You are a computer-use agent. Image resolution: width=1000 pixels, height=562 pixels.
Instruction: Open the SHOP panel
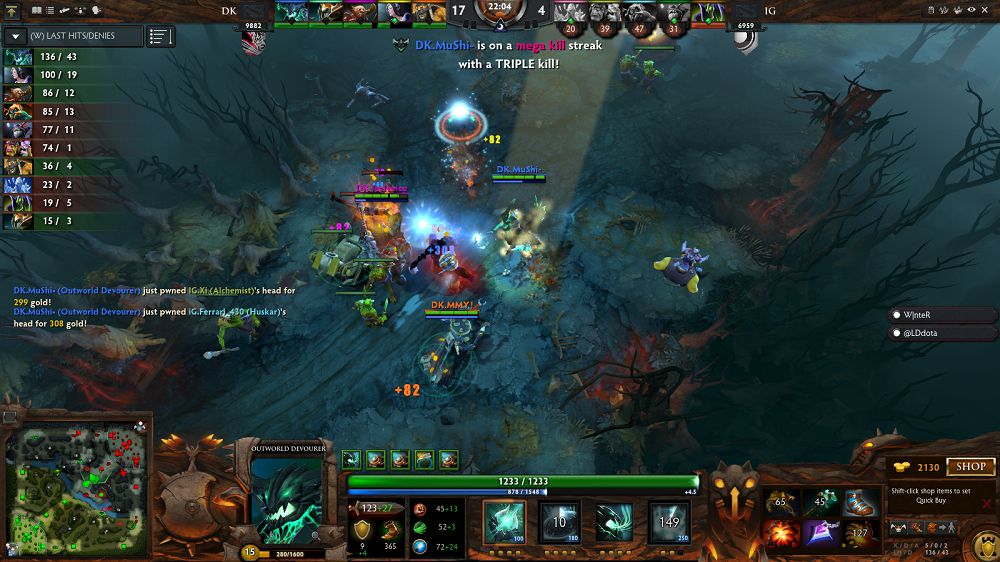(x=971, y=466)
